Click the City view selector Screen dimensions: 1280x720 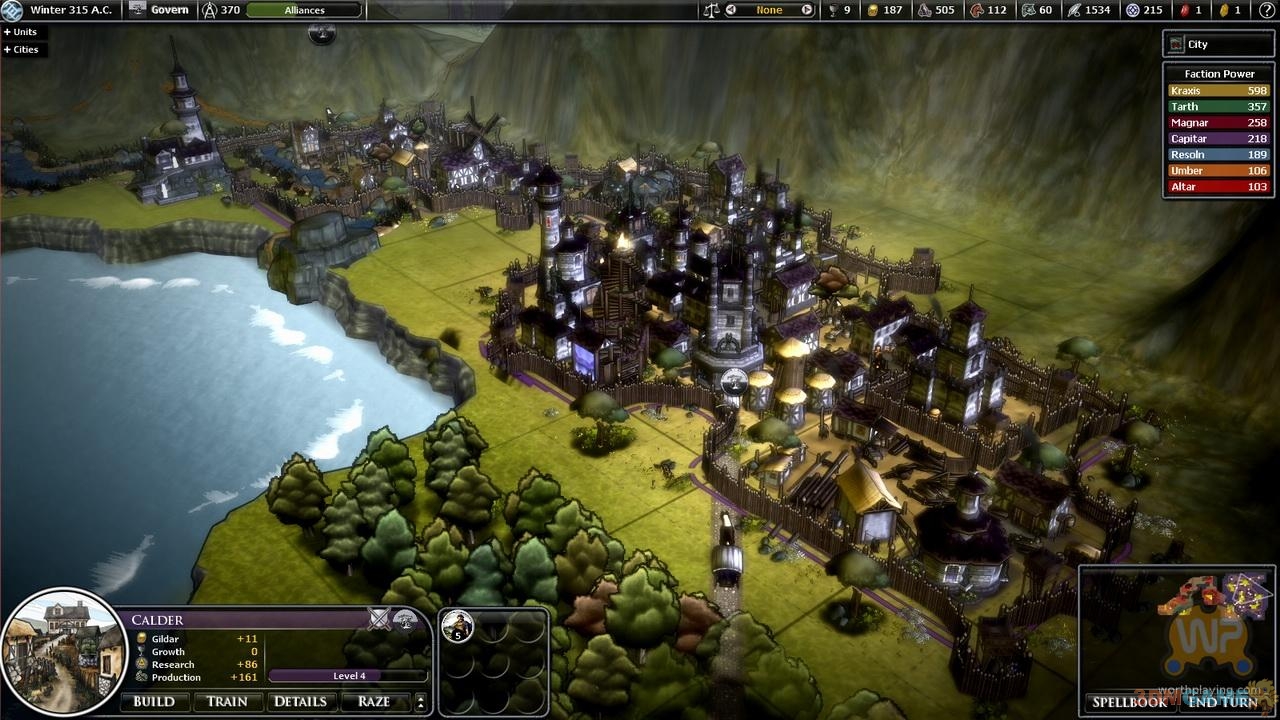pyautogui.click(x=1217, y=44)
